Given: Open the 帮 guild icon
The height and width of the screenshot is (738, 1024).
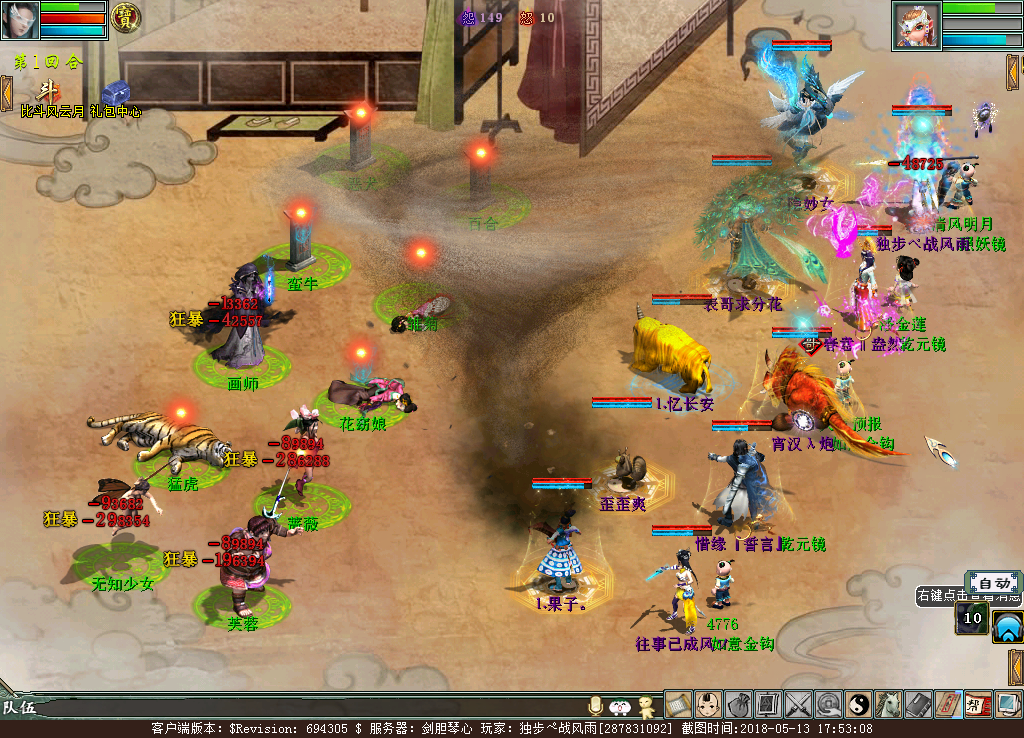Looking at the screenshot, I should pyautogui.click(x=978, y=705).
